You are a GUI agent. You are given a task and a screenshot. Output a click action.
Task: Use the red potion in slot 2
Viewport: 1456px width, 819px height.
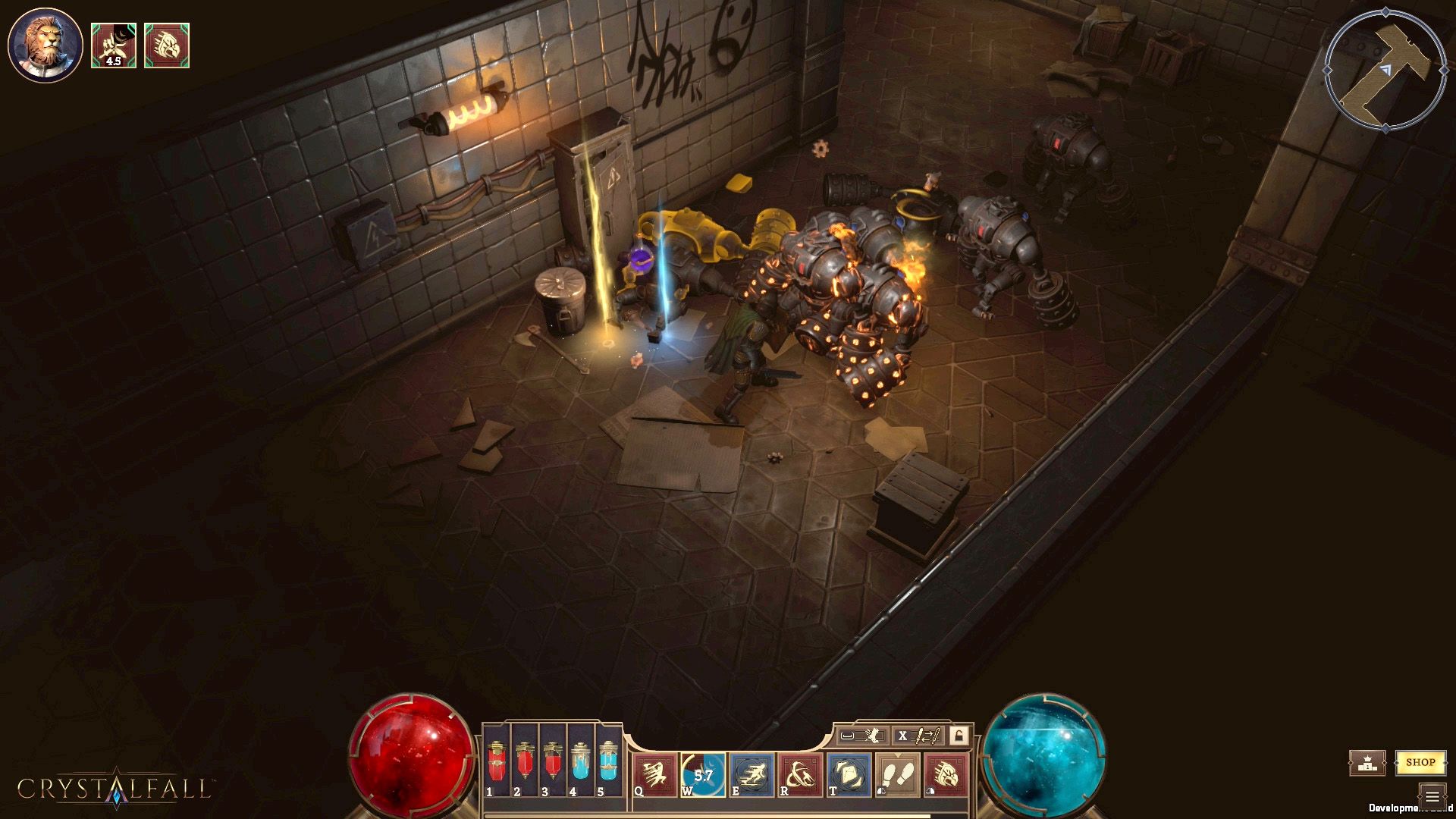pos(525,761)
